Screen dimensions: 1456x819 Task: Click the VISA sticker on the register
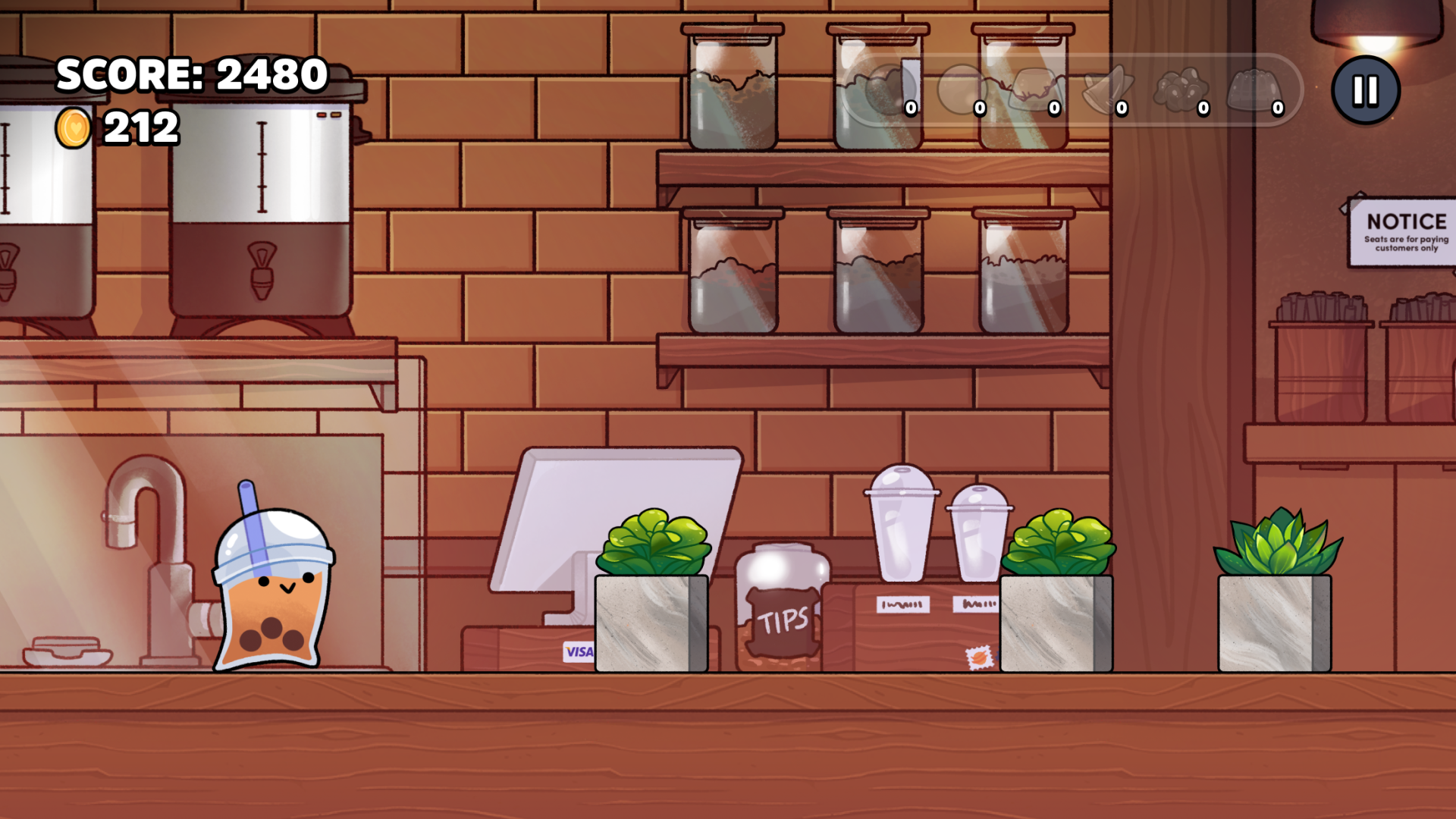point(578,650)
